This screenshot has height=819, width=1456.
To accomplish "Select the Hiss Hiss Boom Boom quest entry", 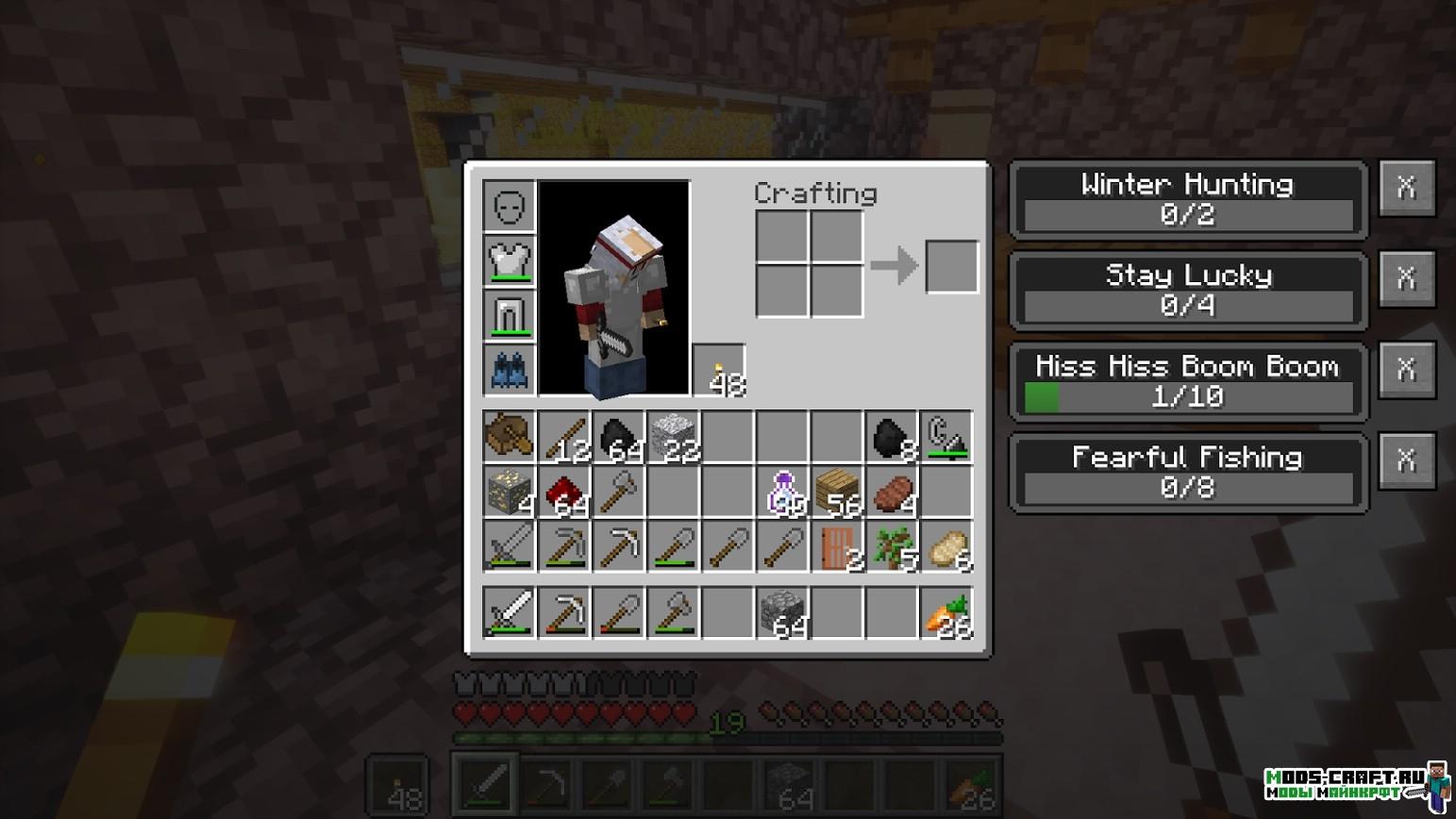I will (1187, 381).
